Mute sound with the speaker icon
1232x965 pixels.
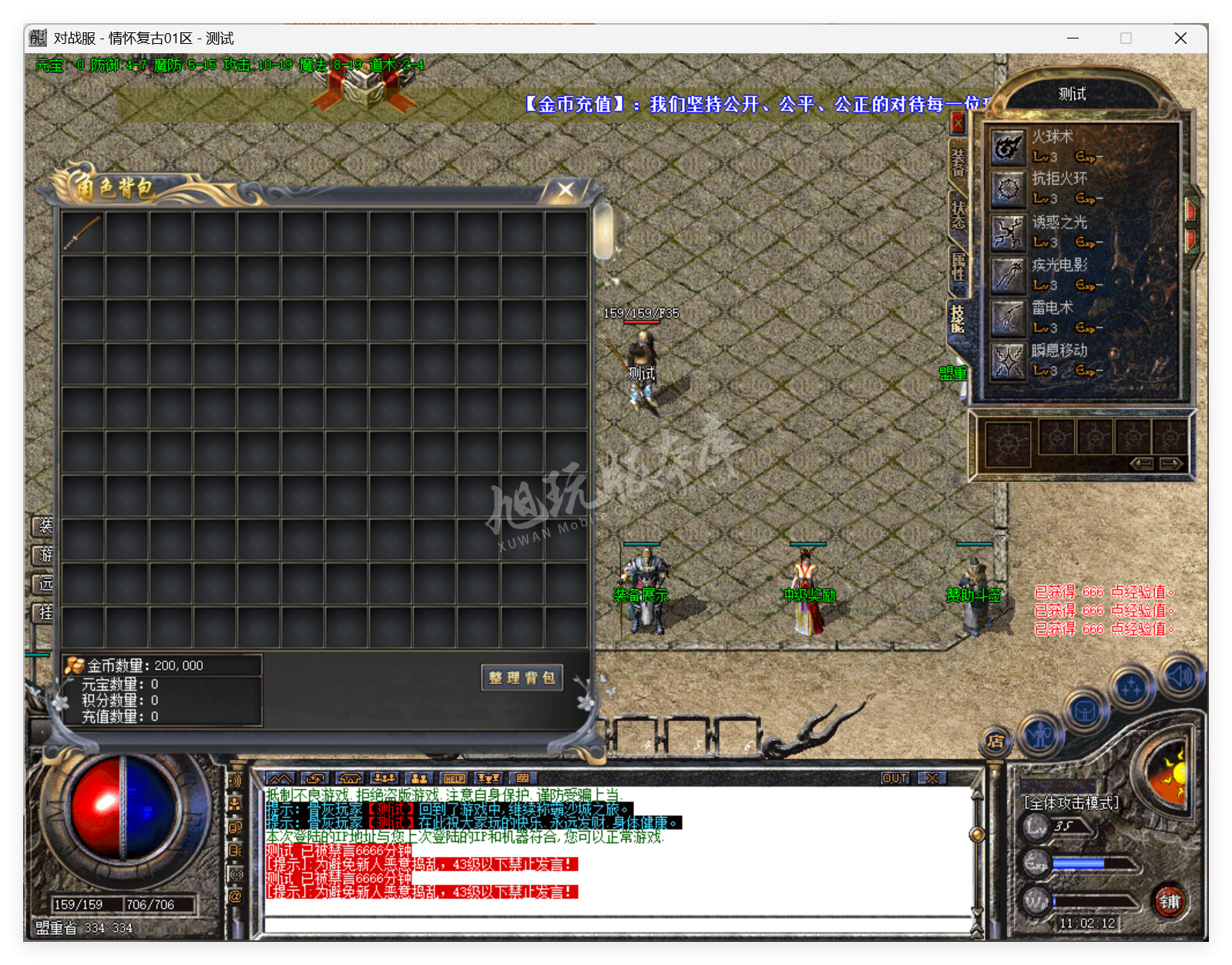(1179, 677)
